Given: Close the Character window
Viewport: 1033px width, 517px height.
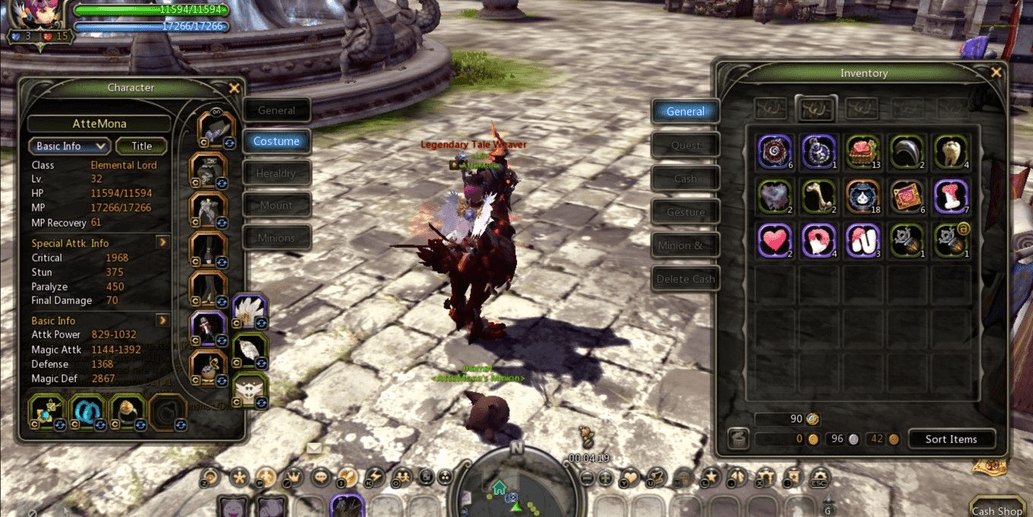Looking at the screenshot, I should pyautogui.click(x=234, y=88).
